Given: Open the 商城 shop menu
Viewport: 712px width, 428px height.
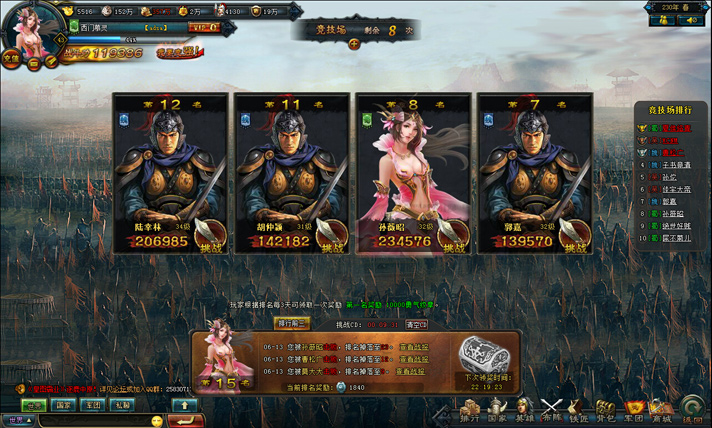Looking at the screenshot, I should click(661, 410).
